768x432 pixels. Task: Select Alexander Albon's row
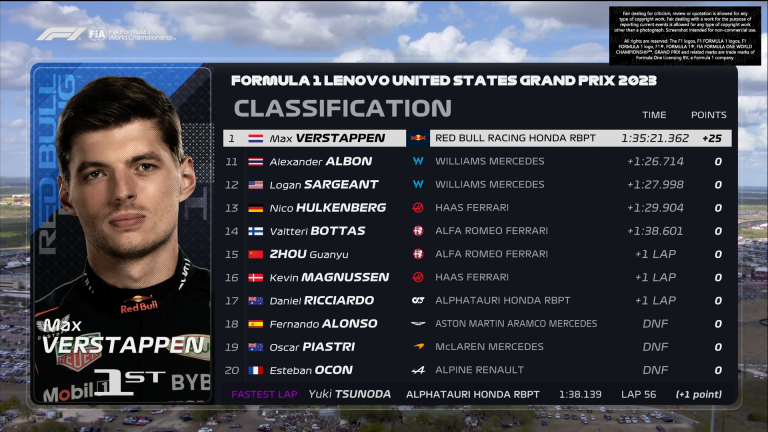(476, 161)
